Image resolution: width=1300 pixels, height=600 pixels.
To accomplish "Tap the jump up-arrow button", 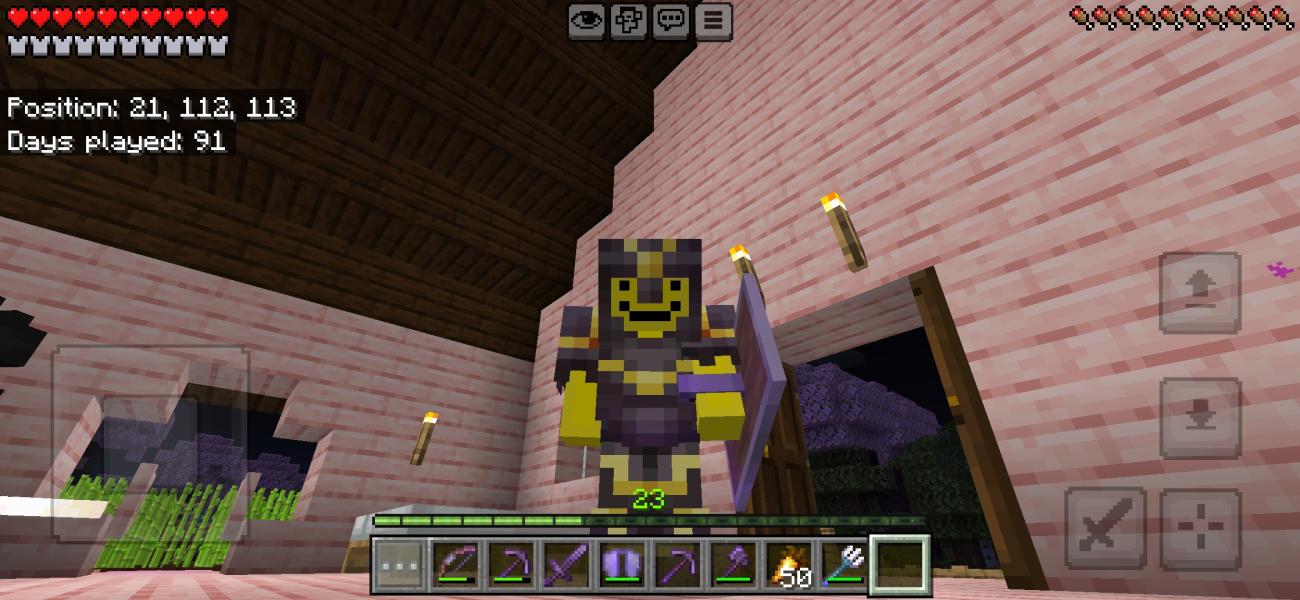I will pyautogui.click(x=1199, y=292).
